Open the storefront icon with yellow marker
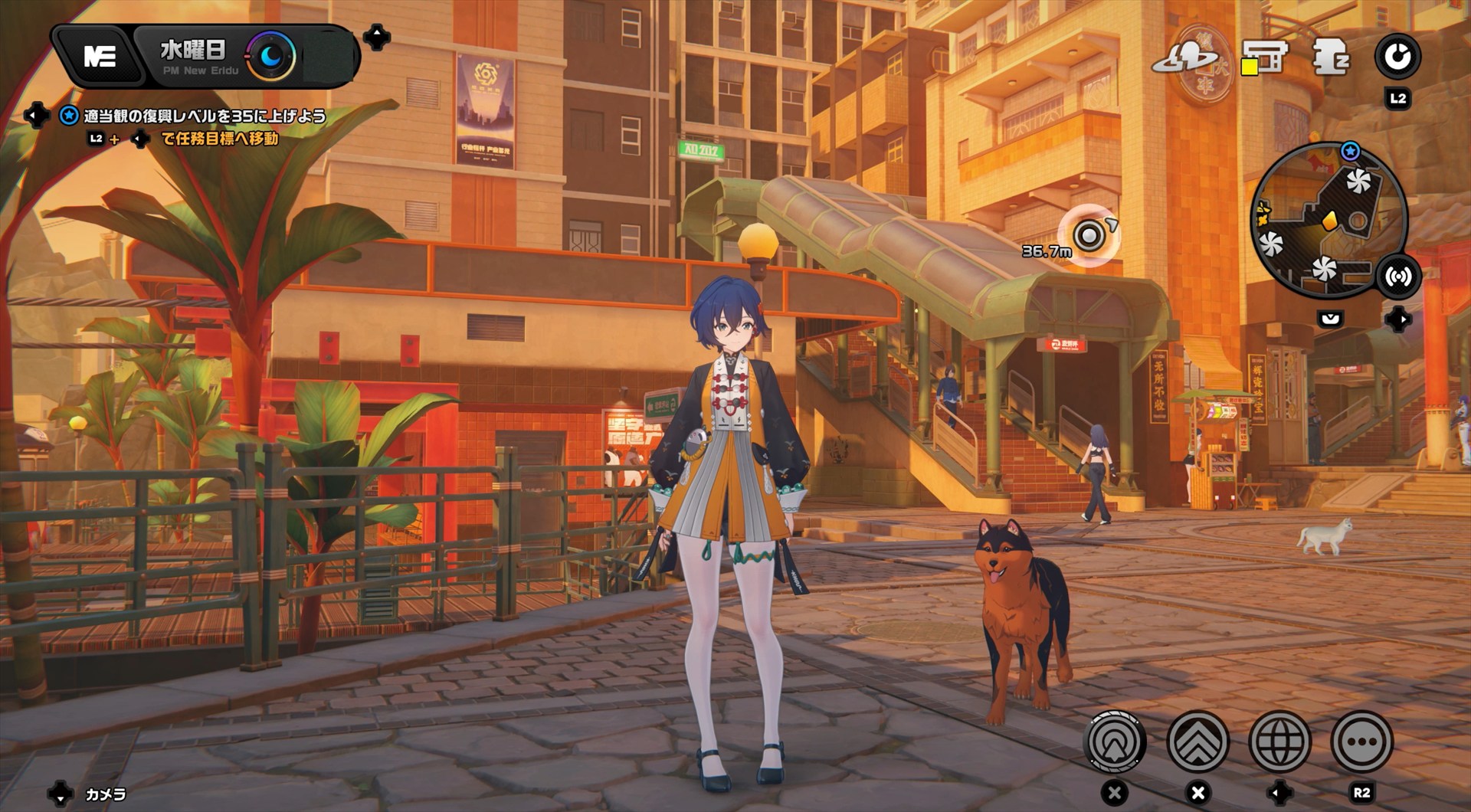The width and height of the screenshot is (1471, 812). [x=1265, y=57]
